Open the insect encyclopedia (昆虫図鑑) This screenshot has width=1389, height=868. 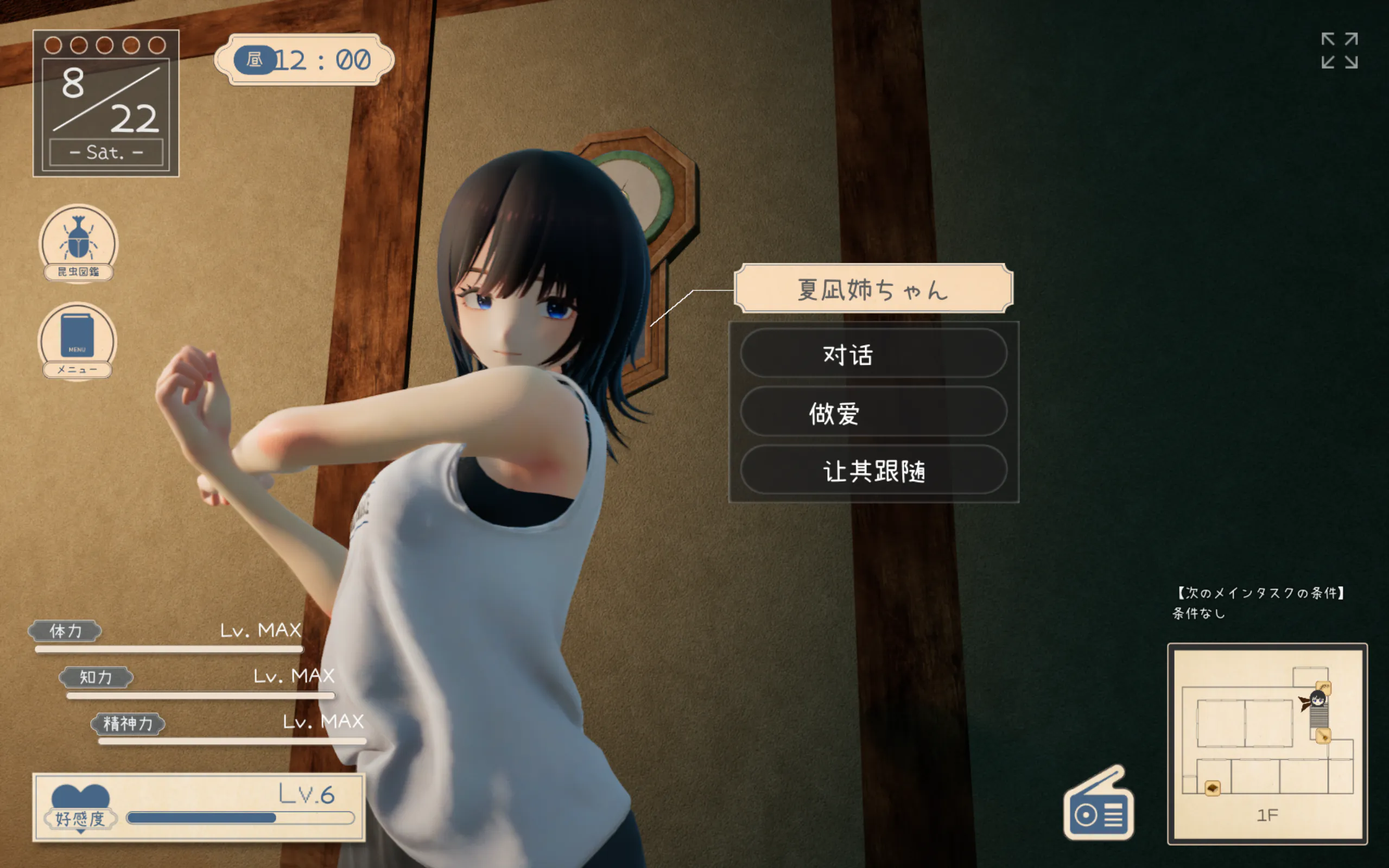pos(78,242)
